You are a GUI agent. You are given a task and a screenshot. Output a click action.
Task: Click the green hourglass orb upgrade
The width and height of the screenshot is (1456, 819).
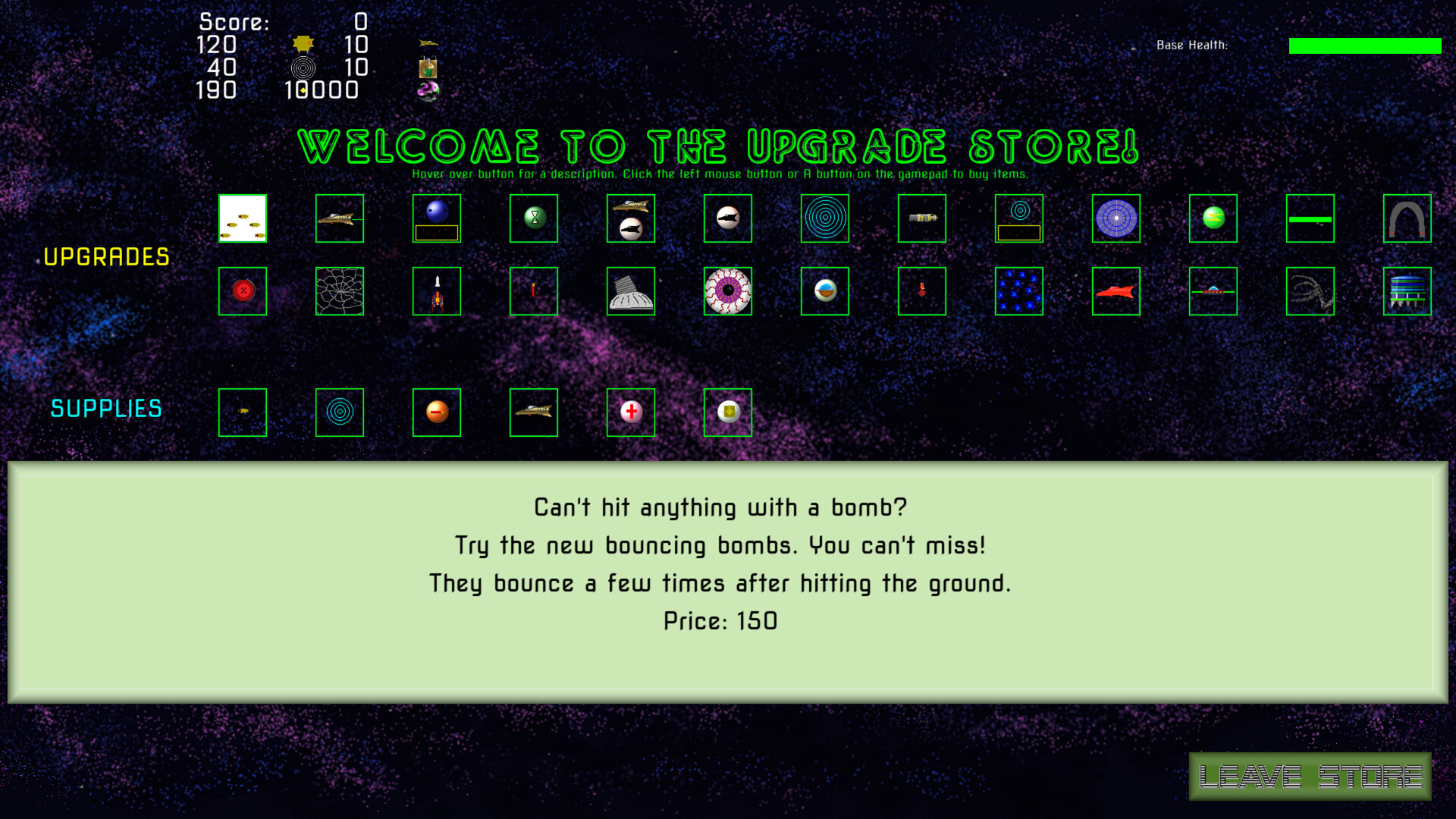pos(533,218)
